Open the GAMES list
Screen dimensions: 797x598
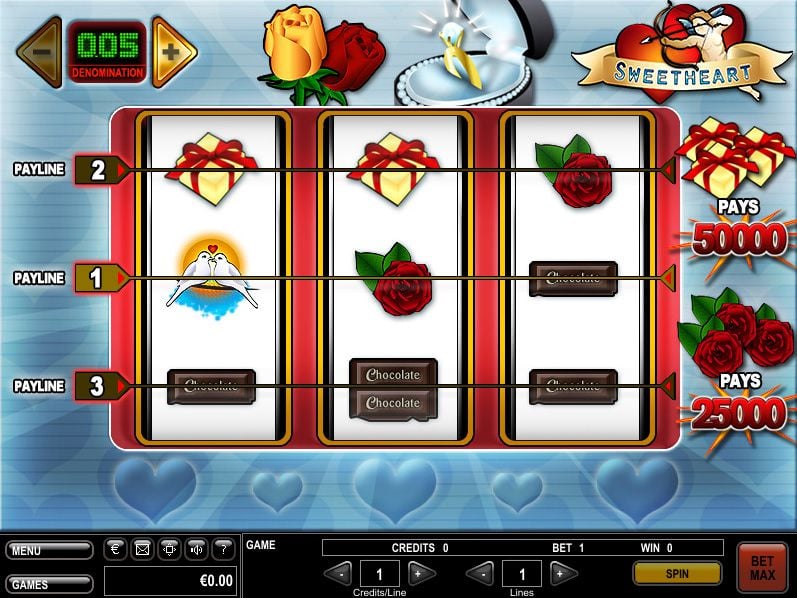(49, 584)
